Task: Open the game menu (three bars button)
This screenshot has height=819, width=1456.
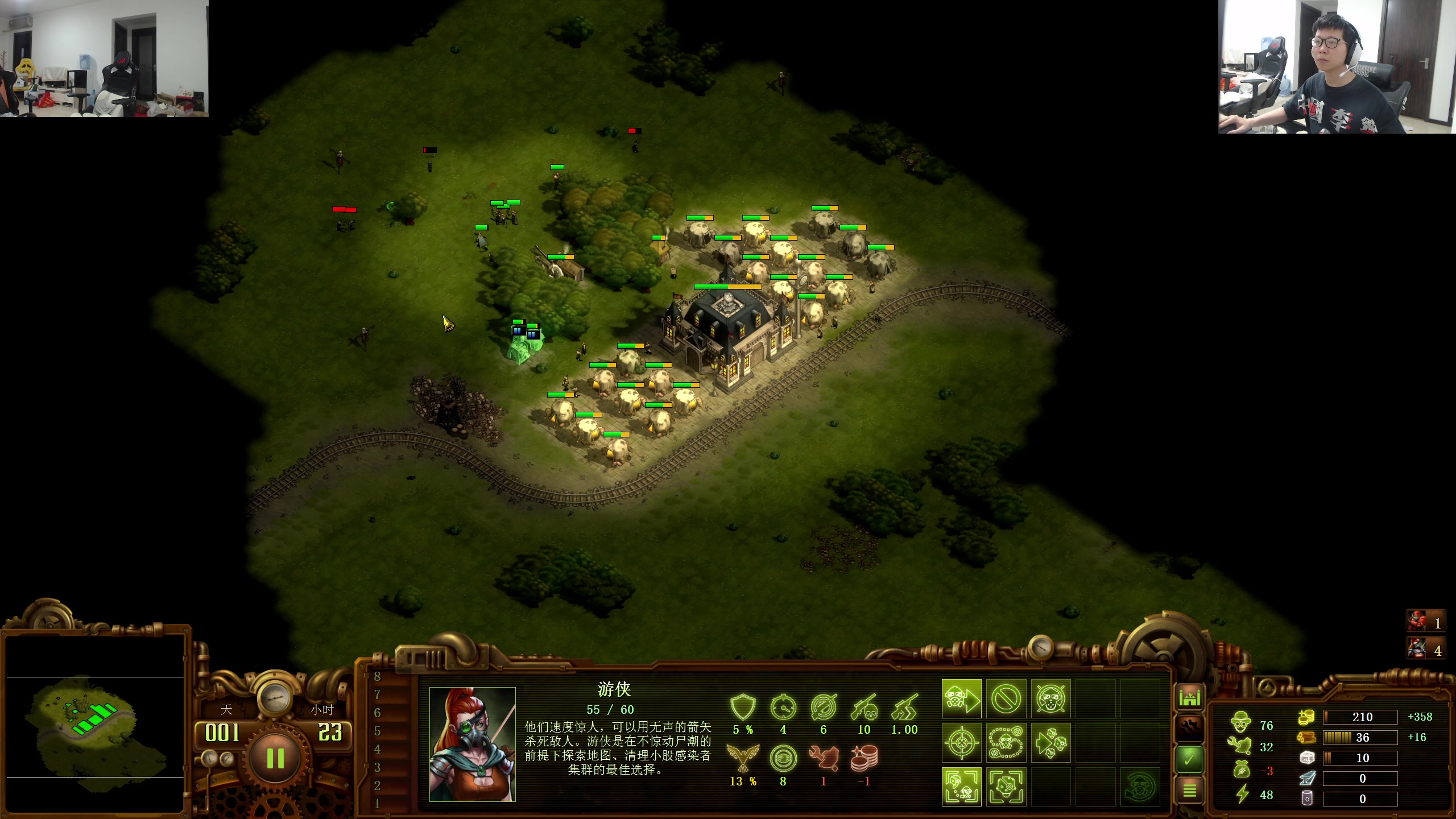Action: click(x=1189, y=790)
